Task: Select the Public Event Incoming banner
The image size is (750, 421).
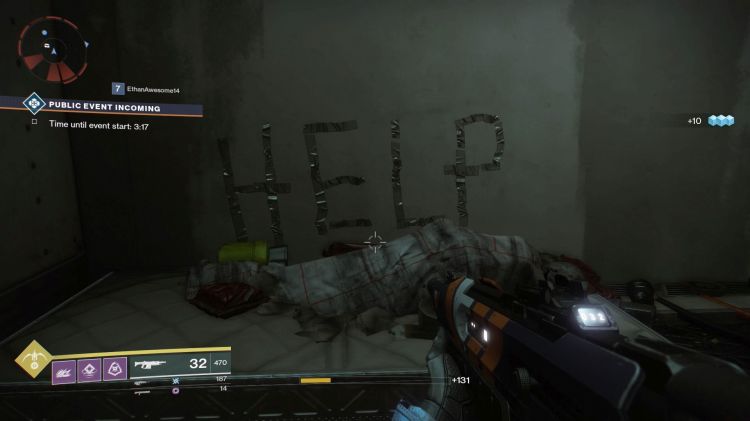Action: pyautogui.click(x=104, y=107)
